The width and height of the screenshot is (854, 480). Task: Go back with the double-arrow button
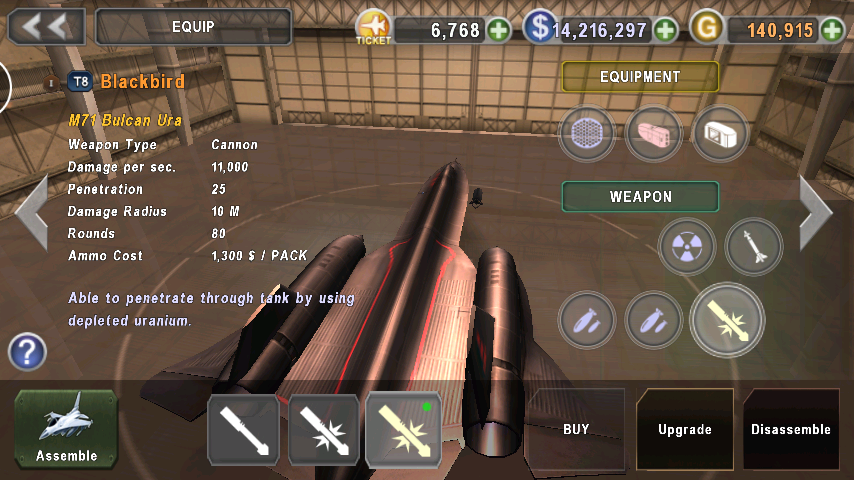tap(46, 26)
